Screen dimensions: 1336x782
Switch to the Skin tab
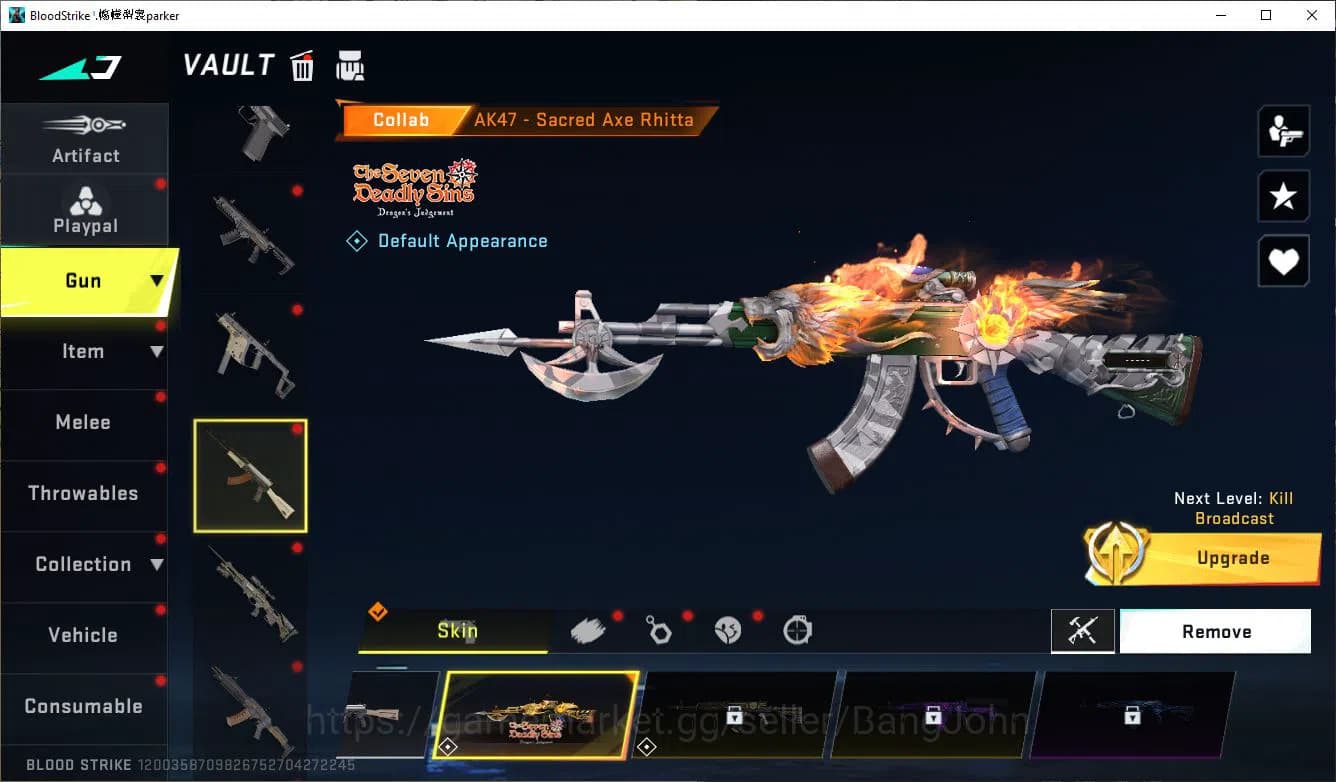tap(457, 631)
